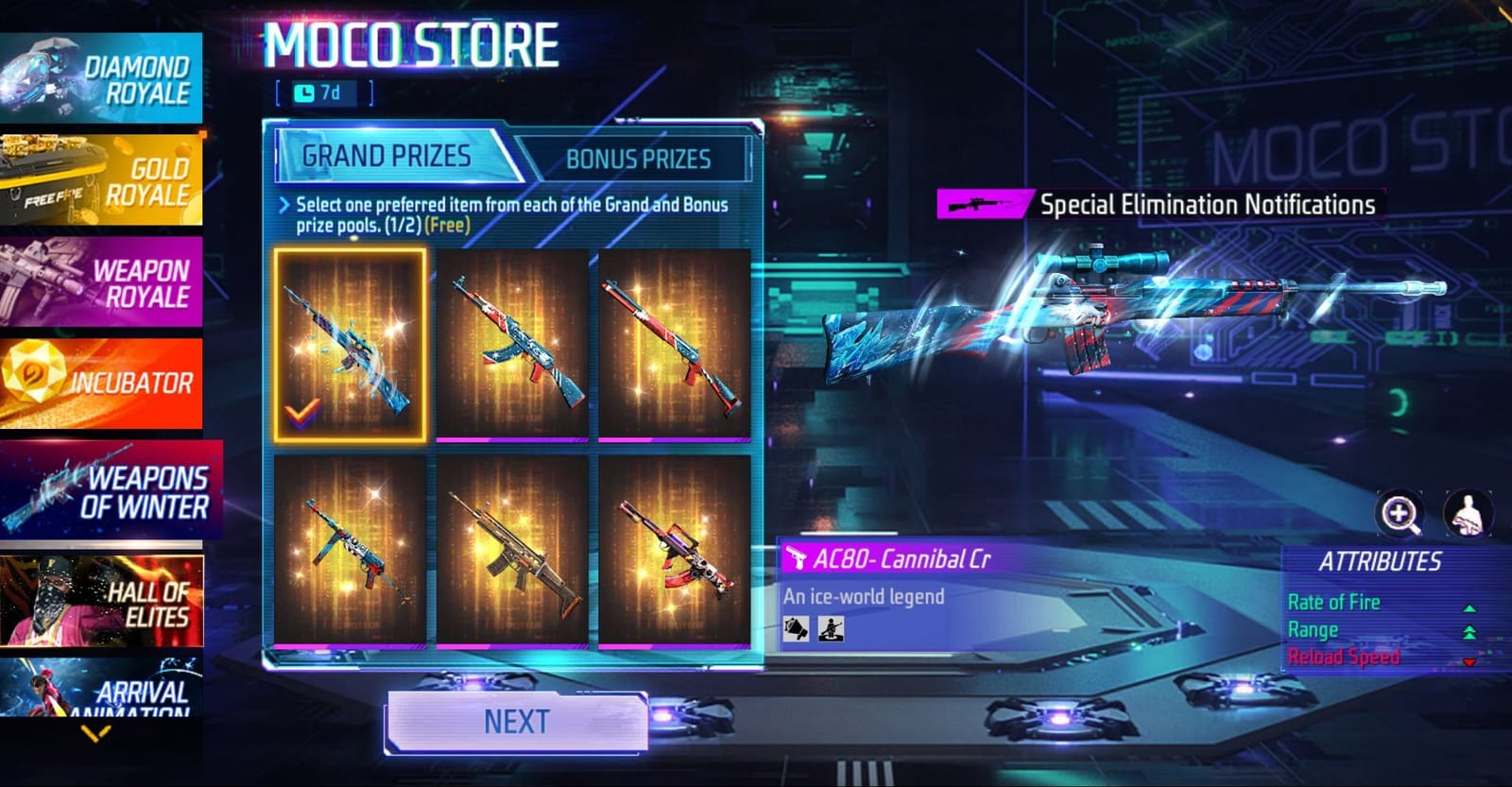Open the Weapons of Winter event
Screen dimensions: 1512x787
tap(104, 491)
